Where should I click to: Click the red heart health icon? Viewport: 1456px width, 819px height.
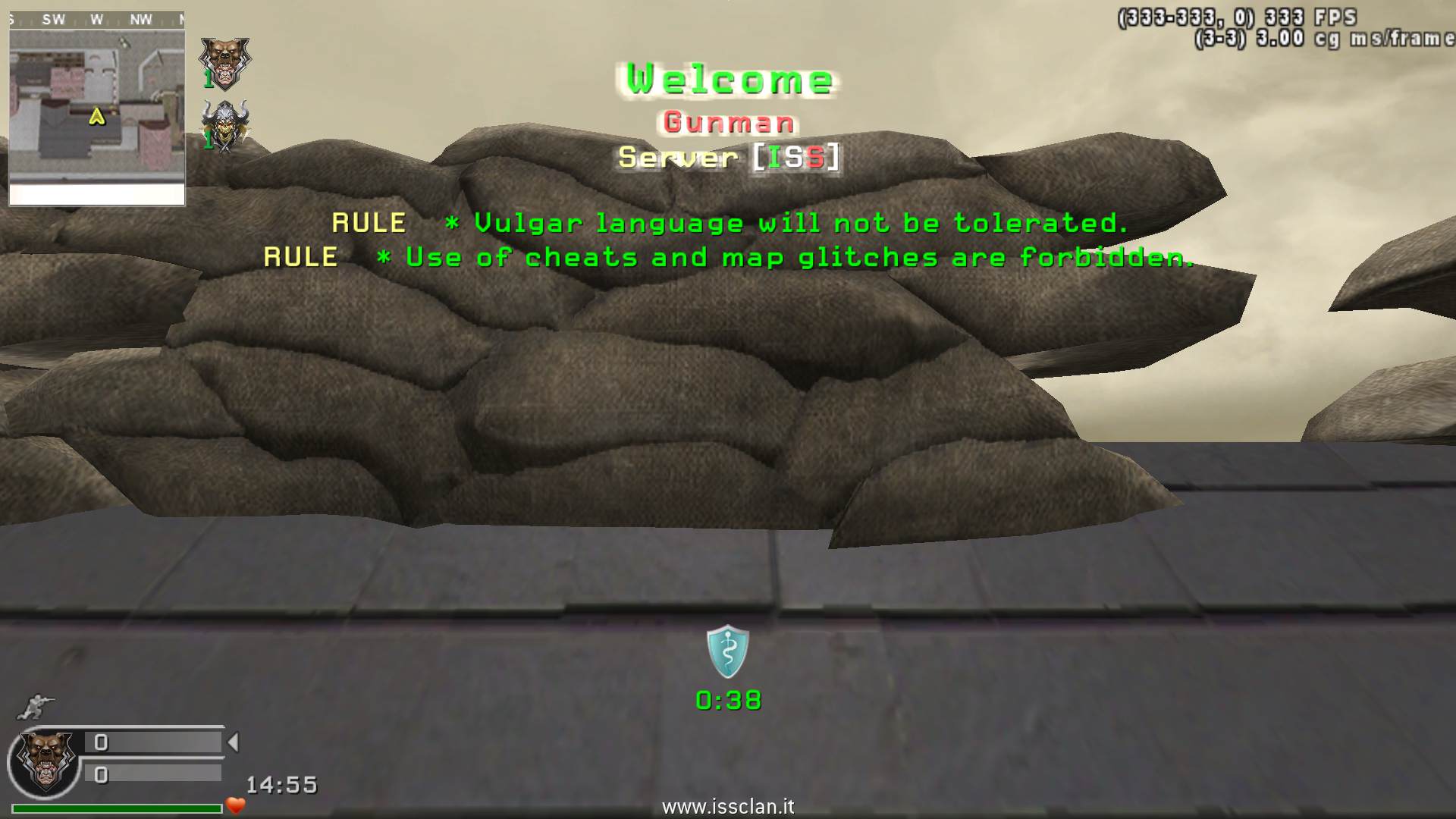point(236,805)
